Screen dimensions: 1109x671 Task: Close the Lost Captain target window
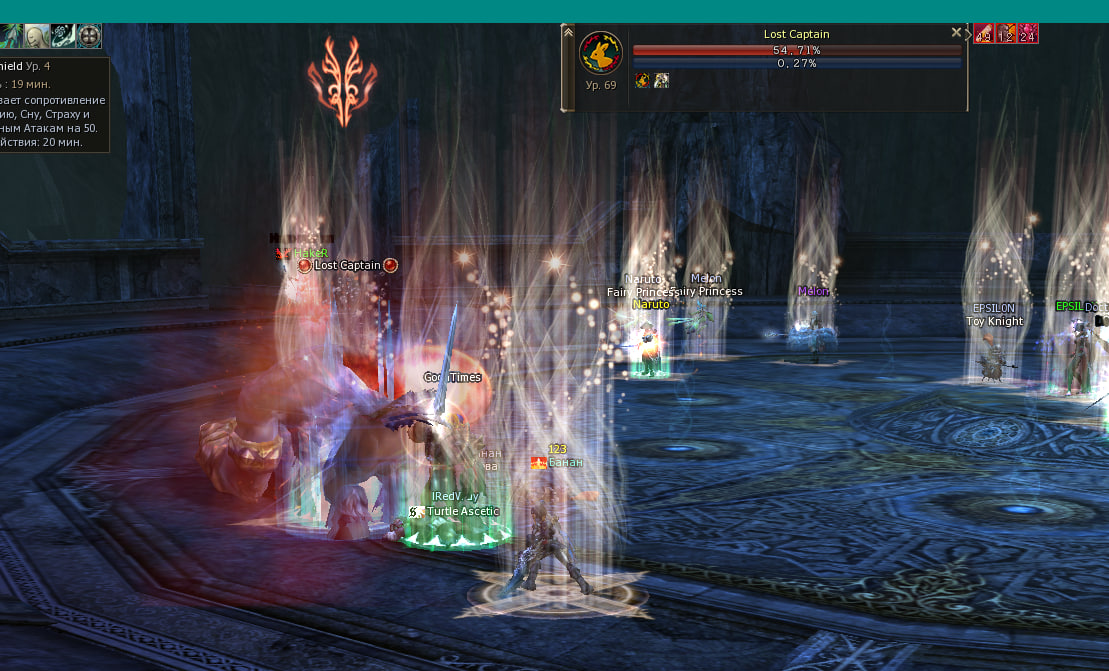click(x=956, y=33)
